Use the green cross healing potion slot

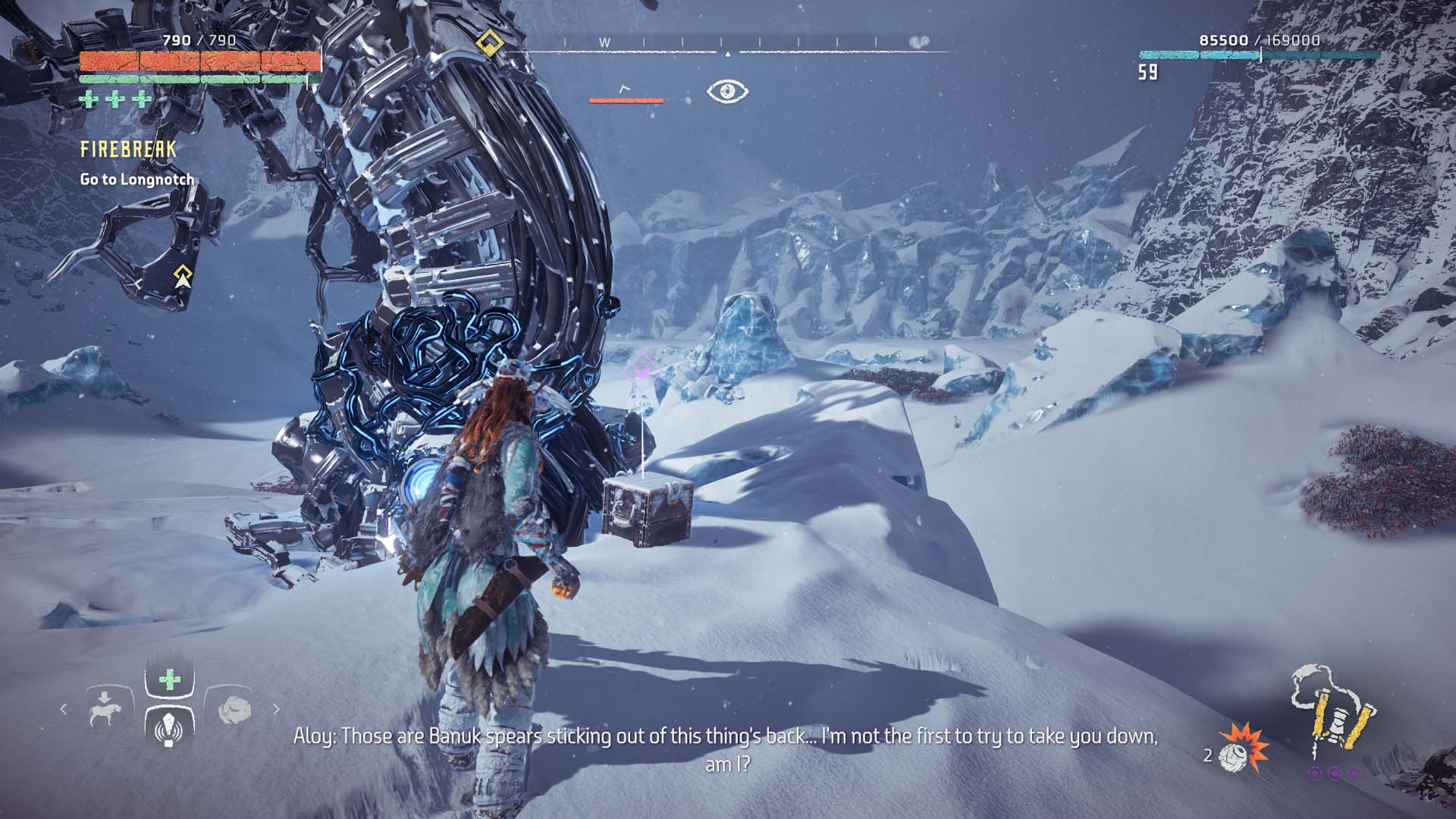pyautogui.click(x=169, y=679)
